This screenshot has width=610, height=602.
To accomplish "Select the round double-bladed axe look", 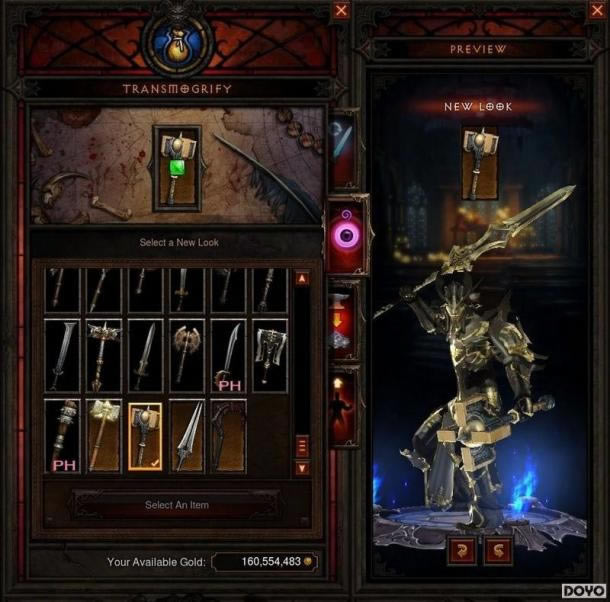I will [x=187, y=355].
